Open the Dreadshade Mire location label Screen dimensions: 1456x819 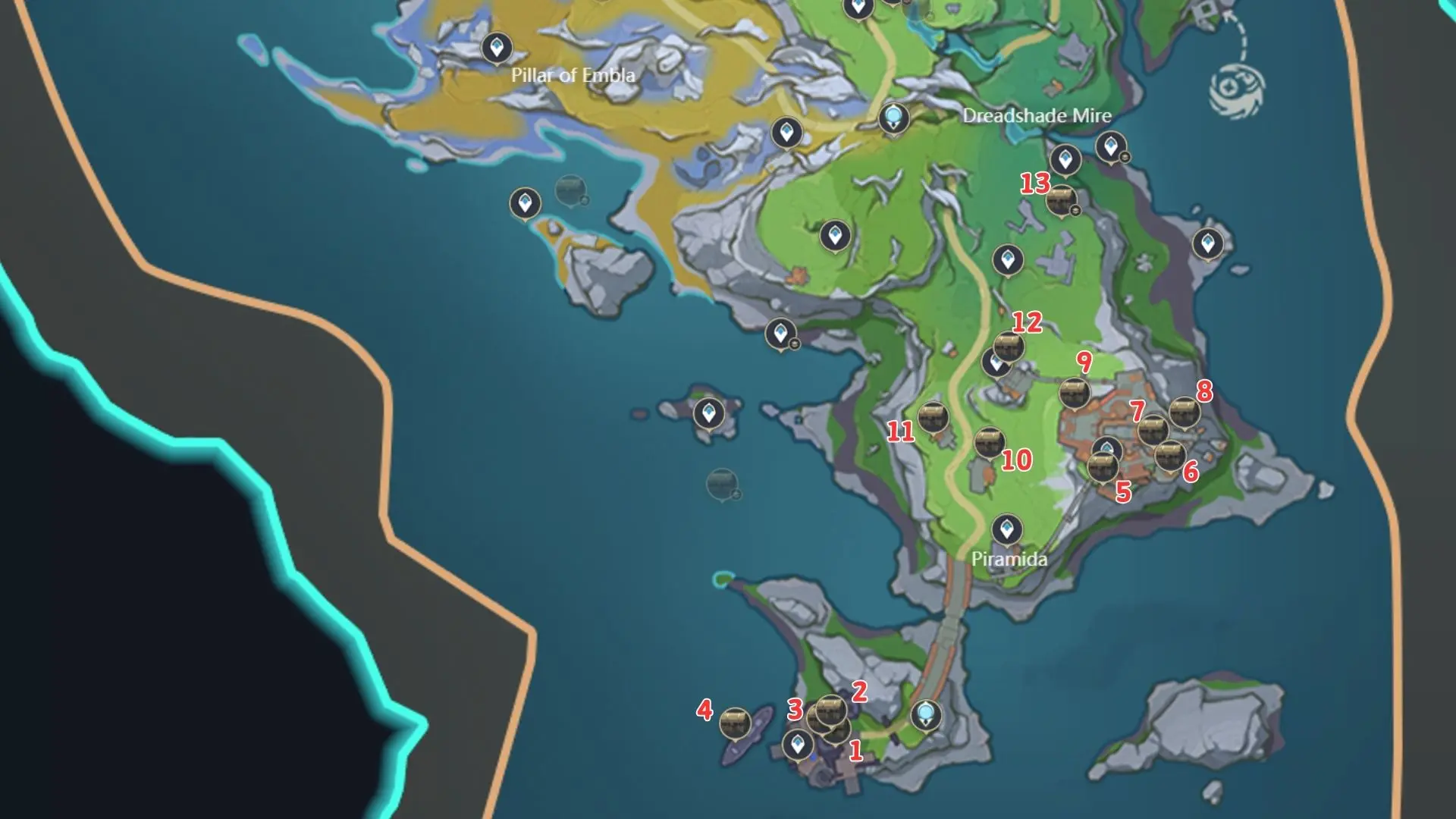coord(1036,117)
